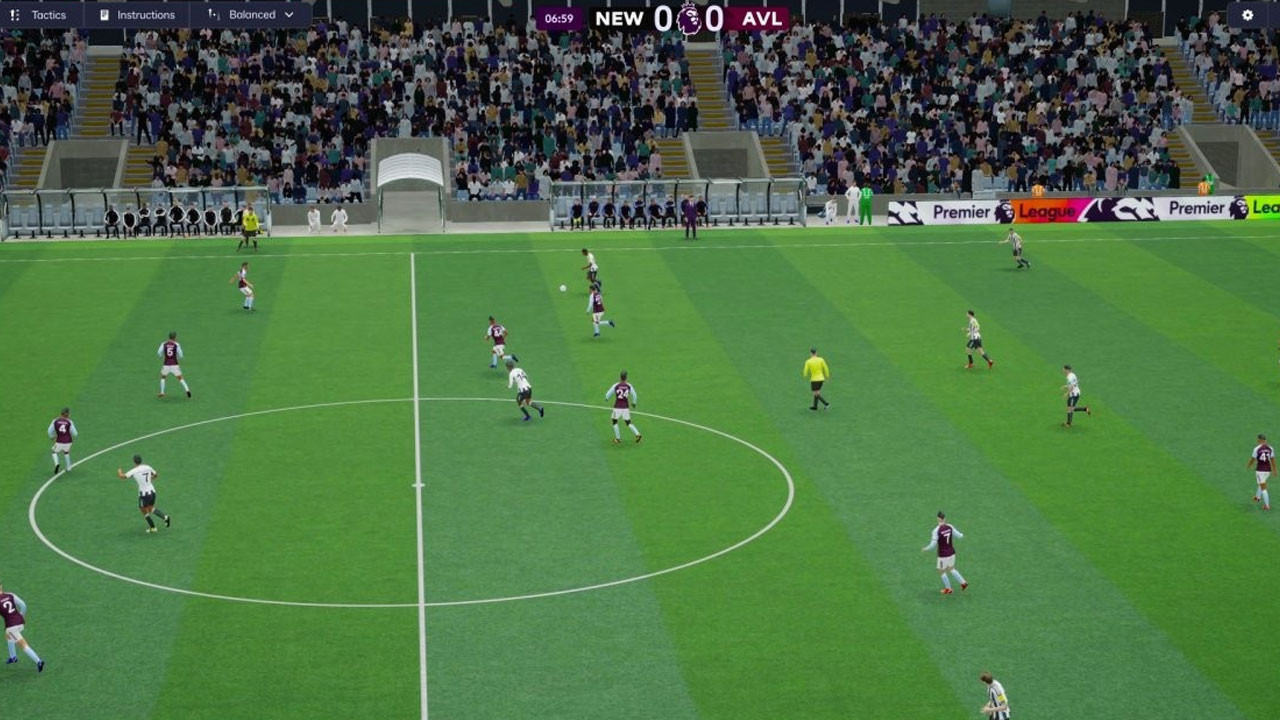Click the match clock showing 06:59

pos(558,16)
